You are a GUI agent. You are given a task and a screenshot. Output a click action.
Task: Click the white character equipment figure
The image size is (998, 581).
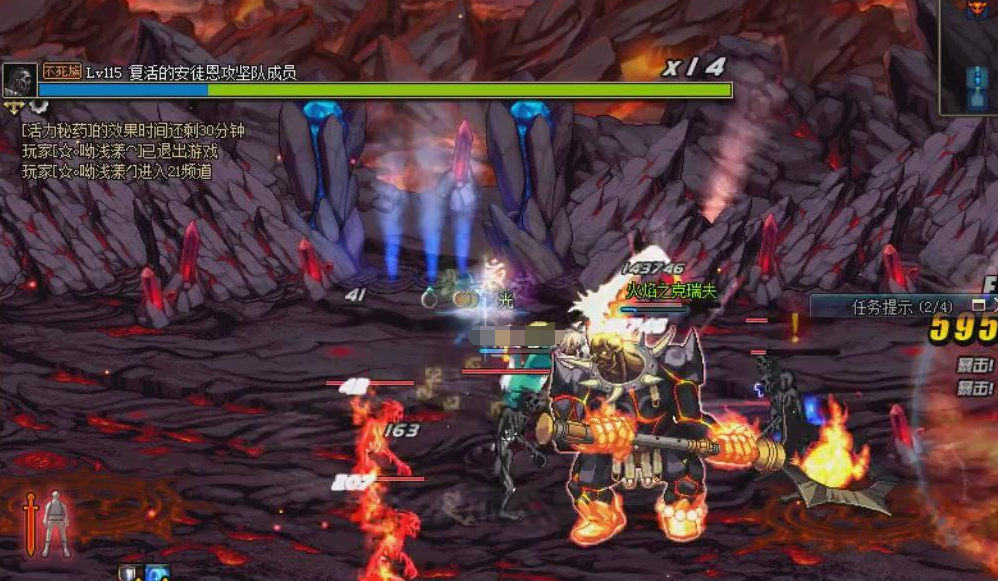click(x=57, y=522)
